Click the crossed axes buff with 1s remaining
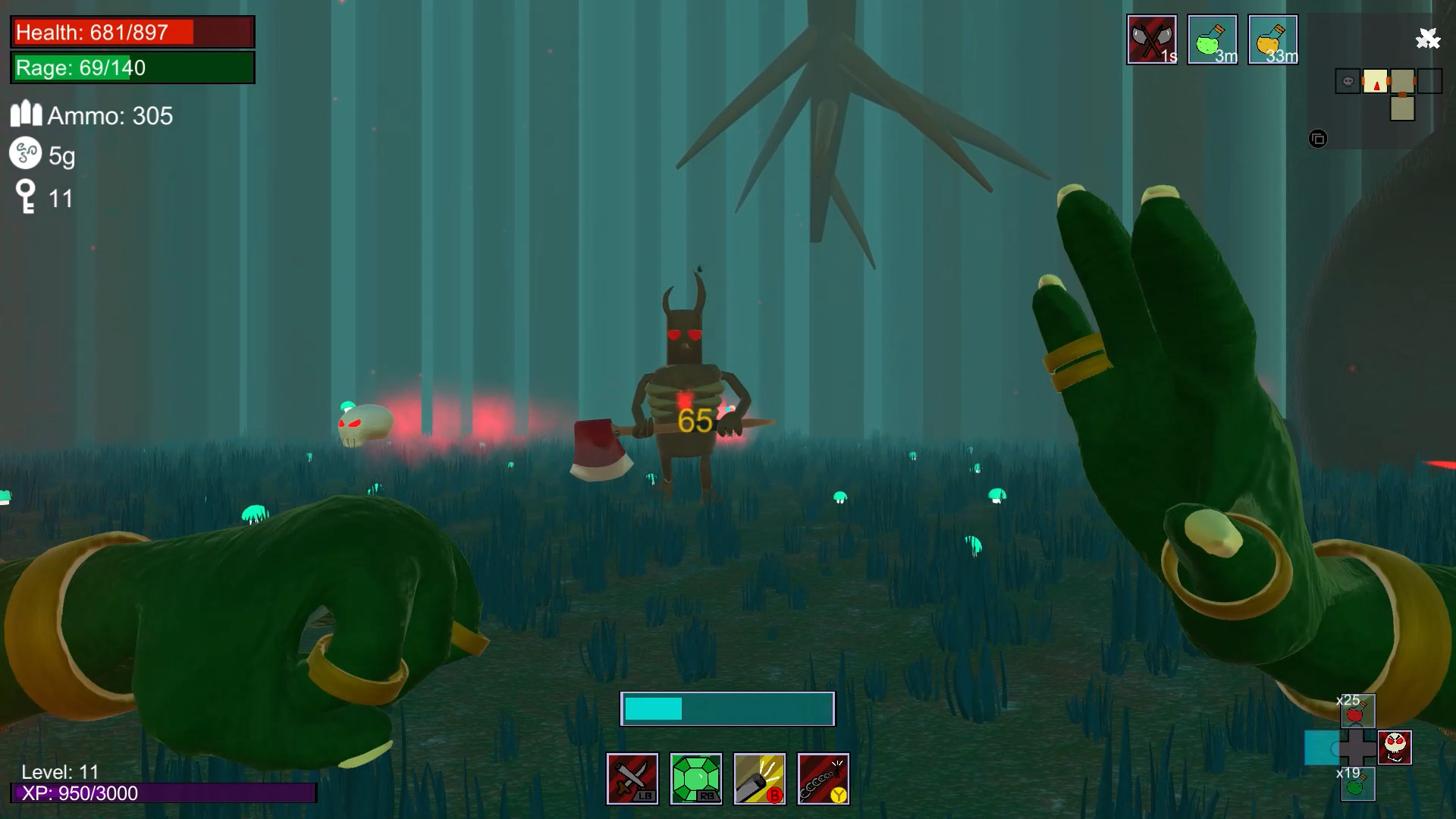The image size is (1456, 819). (1152, 39)
